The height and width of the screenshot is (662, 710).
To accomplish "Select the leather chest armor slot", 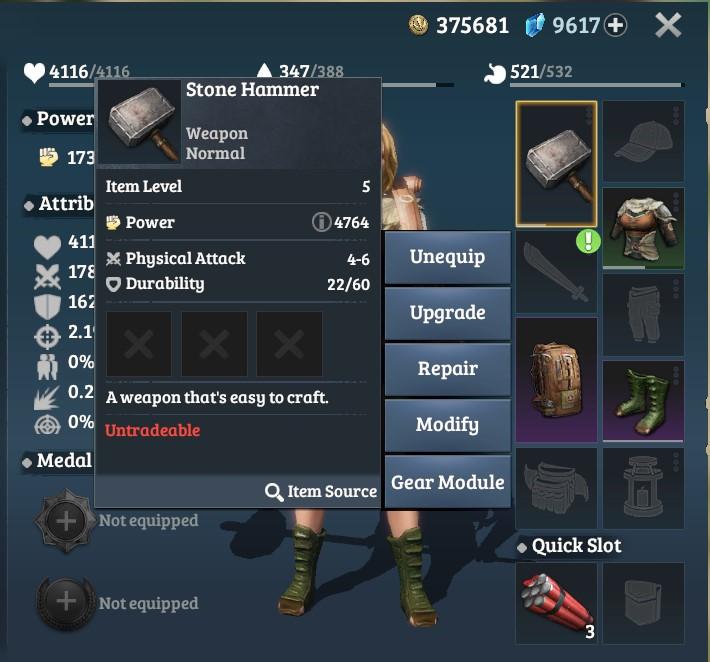I will click(x=643, y=228).
